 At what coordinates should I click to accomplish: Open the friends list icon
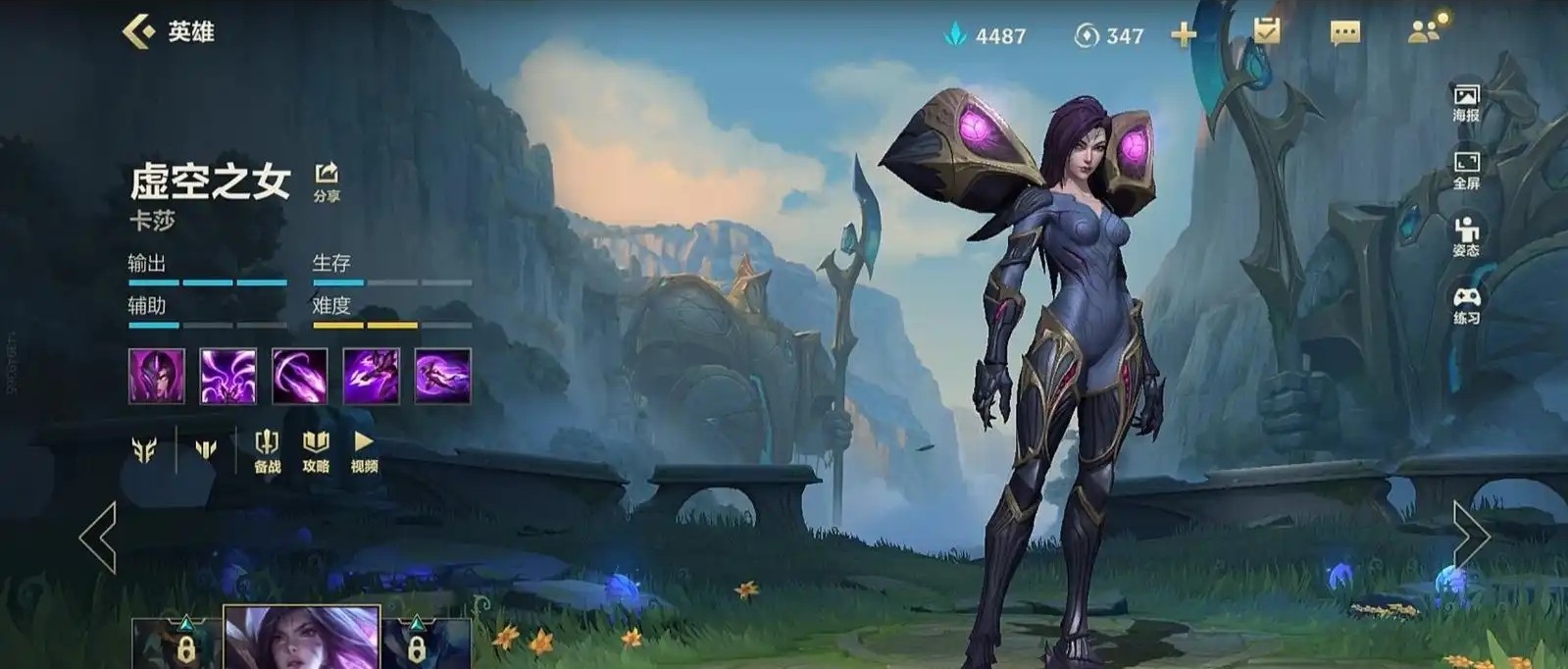(1425, 30)
